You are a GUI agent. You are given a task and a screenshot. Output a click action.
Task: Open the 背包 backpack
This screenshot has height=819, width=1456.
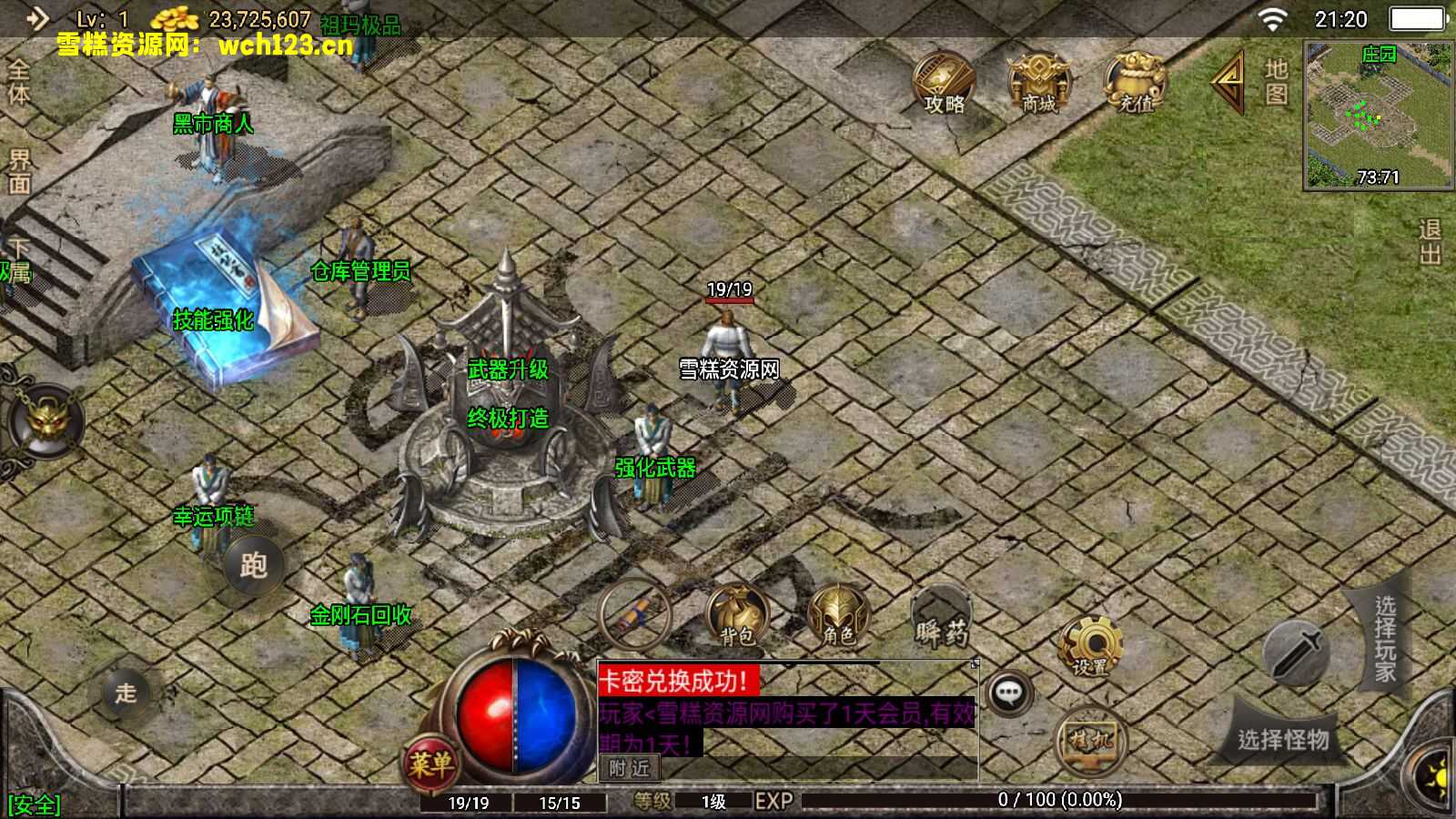pyautogui.click(x=736, y=616)
